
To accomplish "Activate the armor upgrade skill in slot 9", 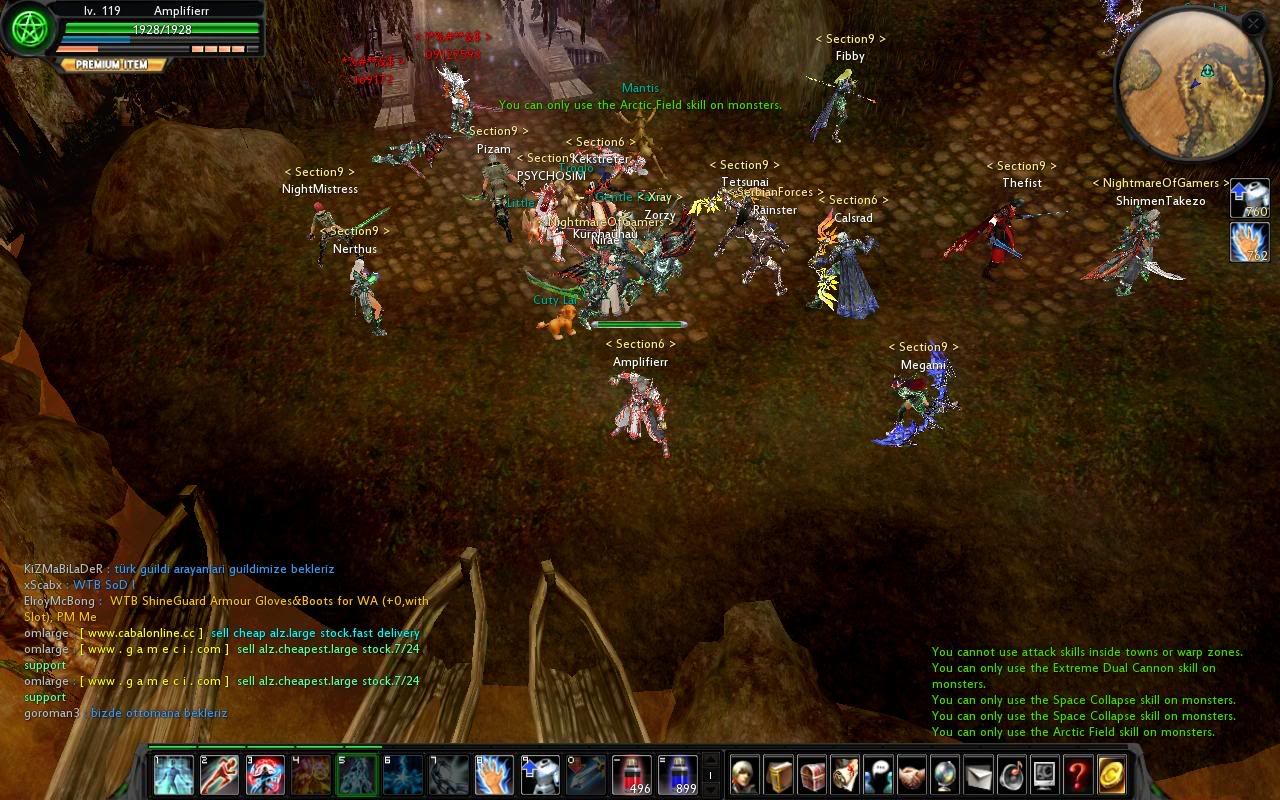I will coord(540,775).
